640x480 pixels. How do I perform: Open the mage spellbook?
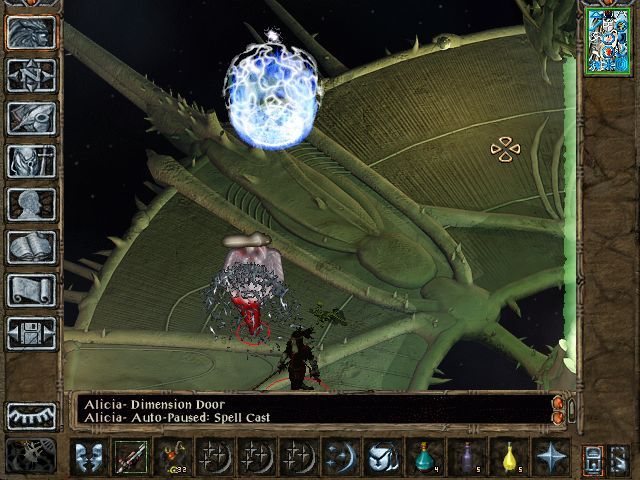[x=31, y=247]
